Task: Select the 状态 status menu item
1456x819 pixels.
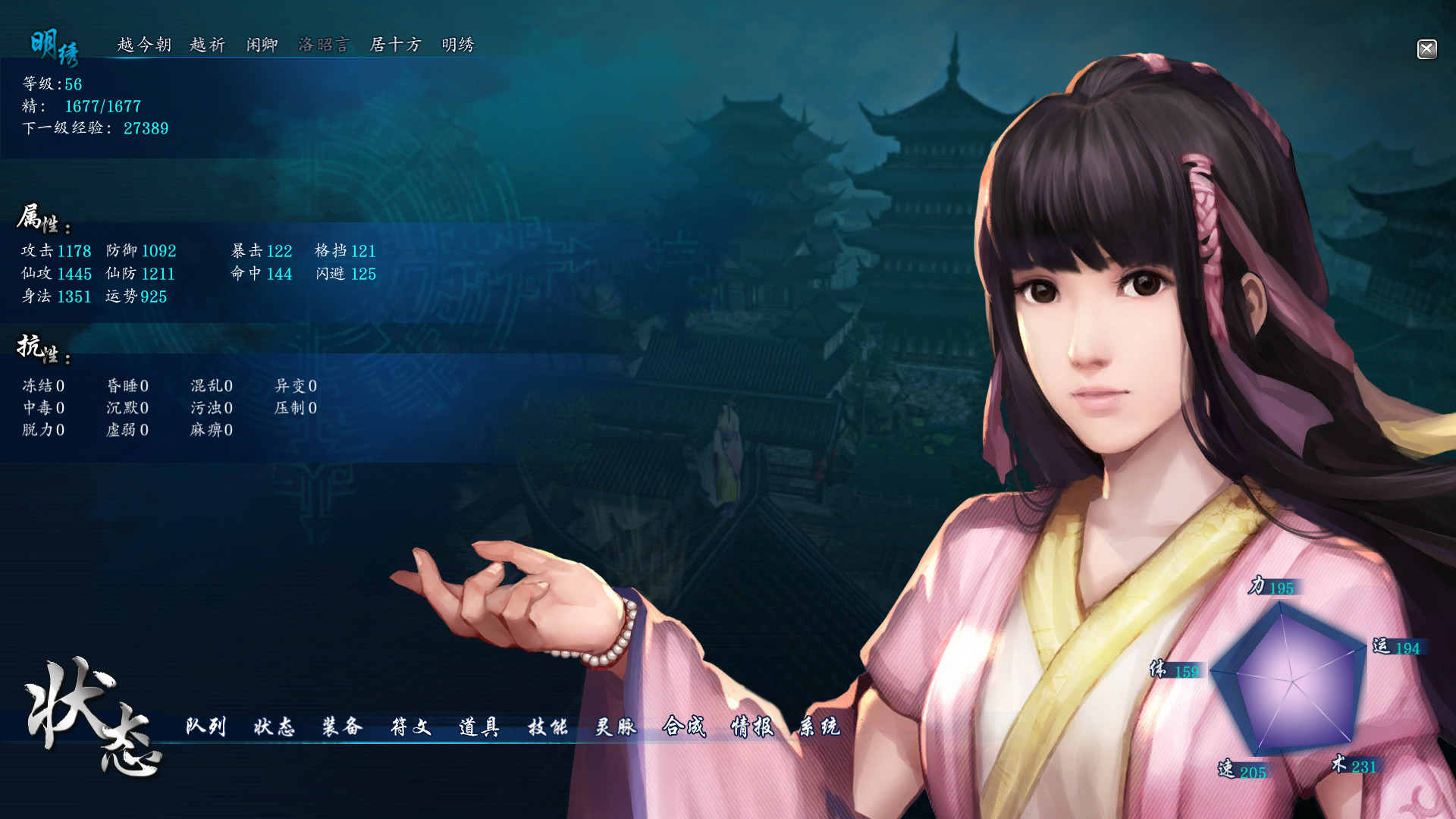Action: (276, 726)
